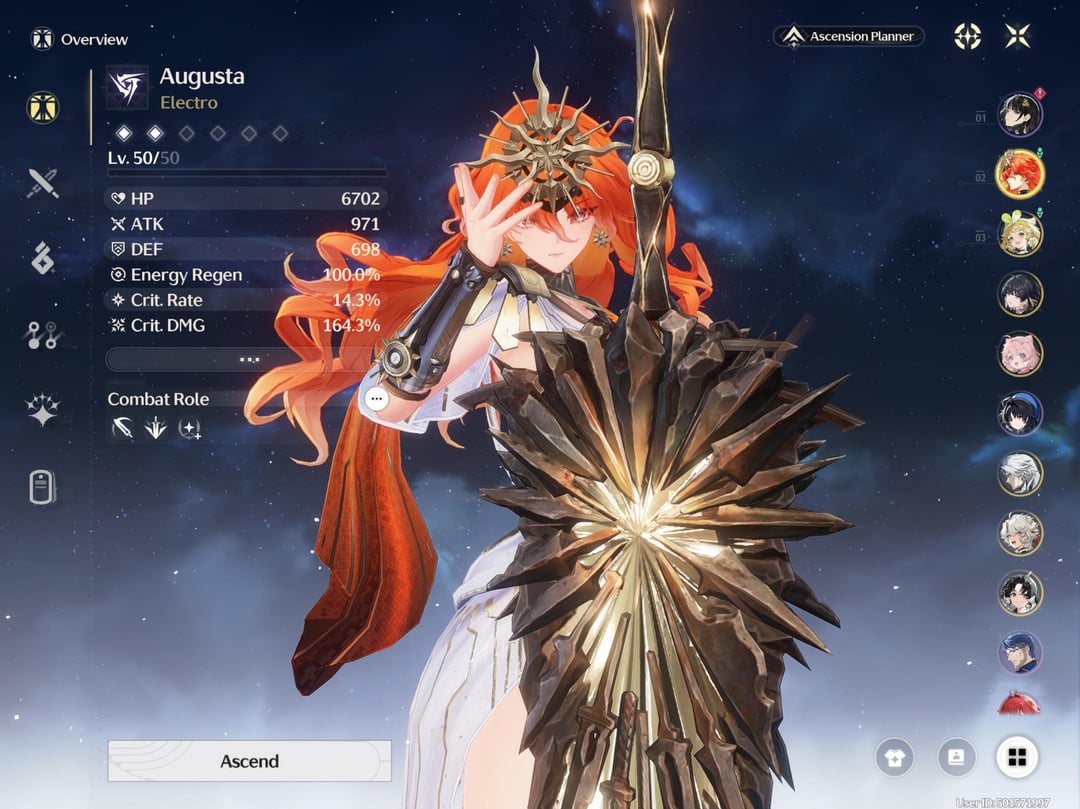The height and width of the screenshot is (809, 1080).
Task: Open the Ascension Planner
Action: point(849,37)
